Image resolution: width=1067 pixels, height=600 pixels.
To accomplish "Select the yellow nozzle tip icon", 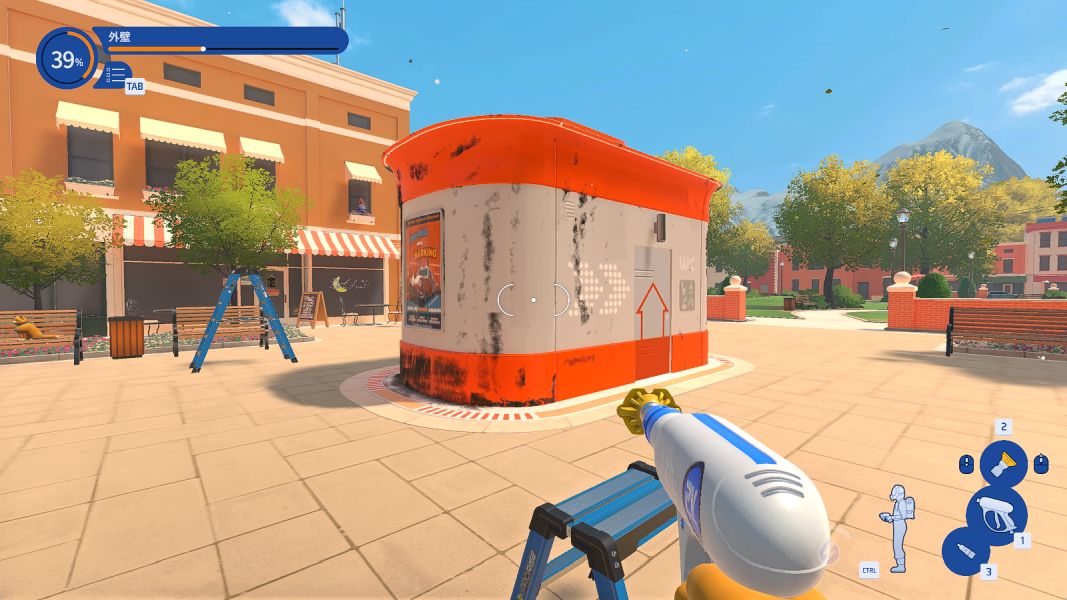I will click(x=1002, y=463).
